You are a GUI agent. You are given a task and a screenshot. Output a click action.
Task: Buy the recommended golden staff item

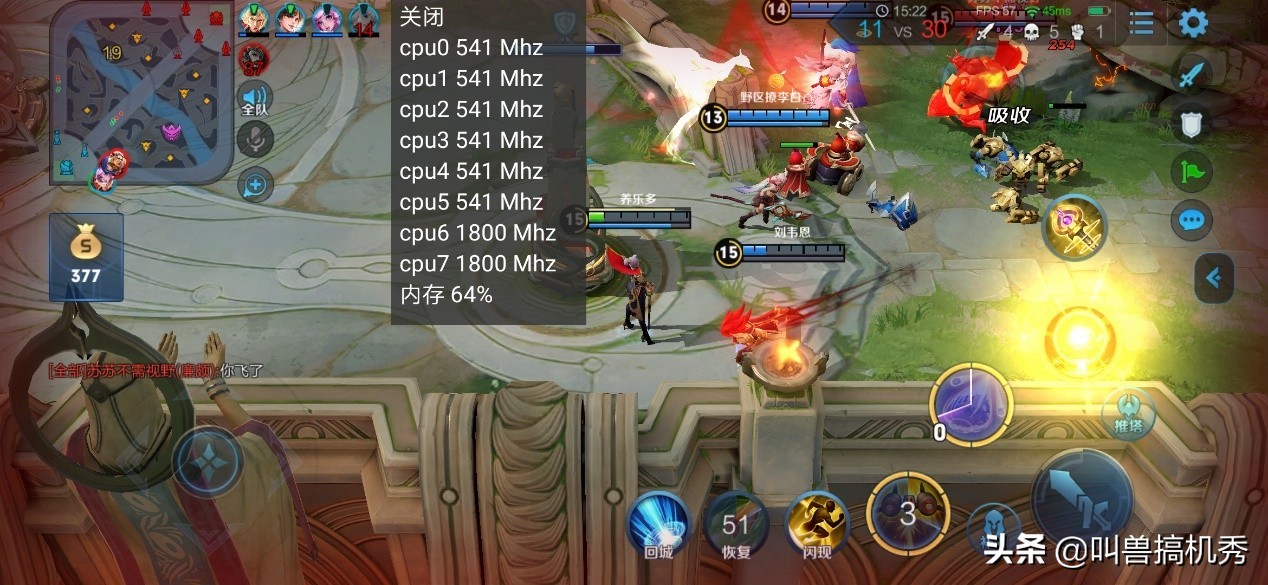(x=1074, y=225)
